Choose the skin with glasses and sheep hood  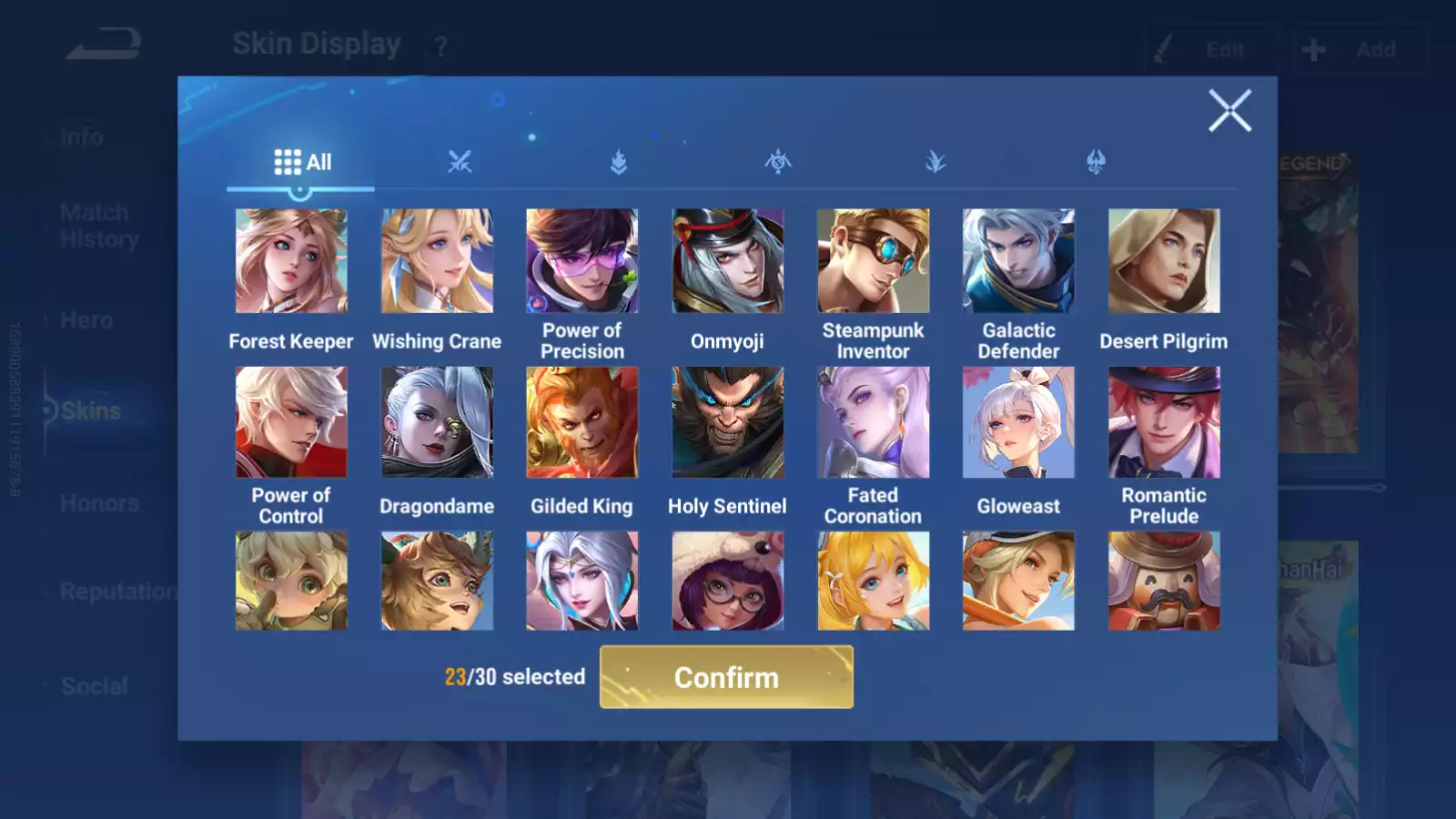727,581
